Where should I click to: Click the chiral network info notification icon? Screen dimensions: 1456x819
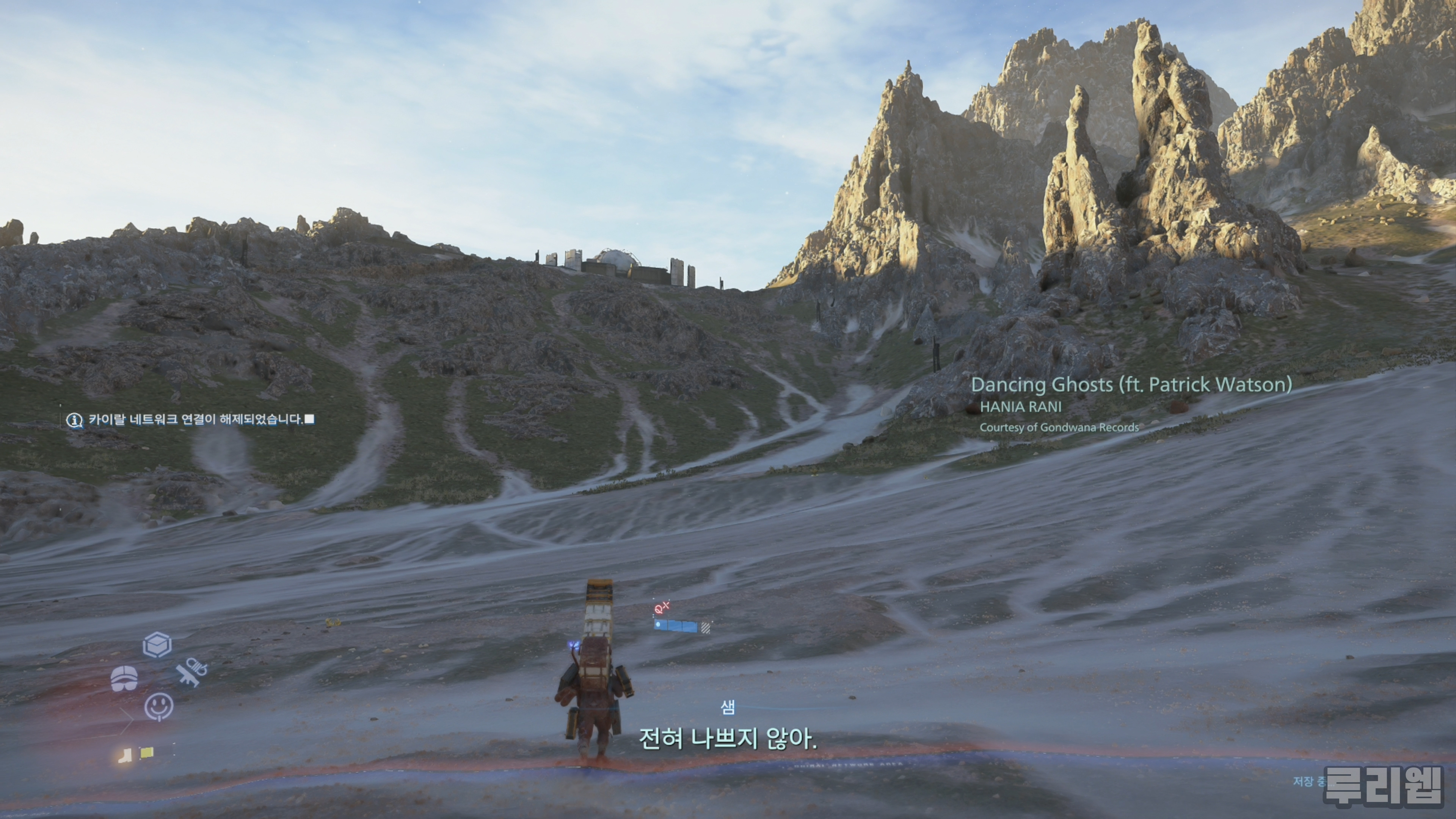coord(75,420)
